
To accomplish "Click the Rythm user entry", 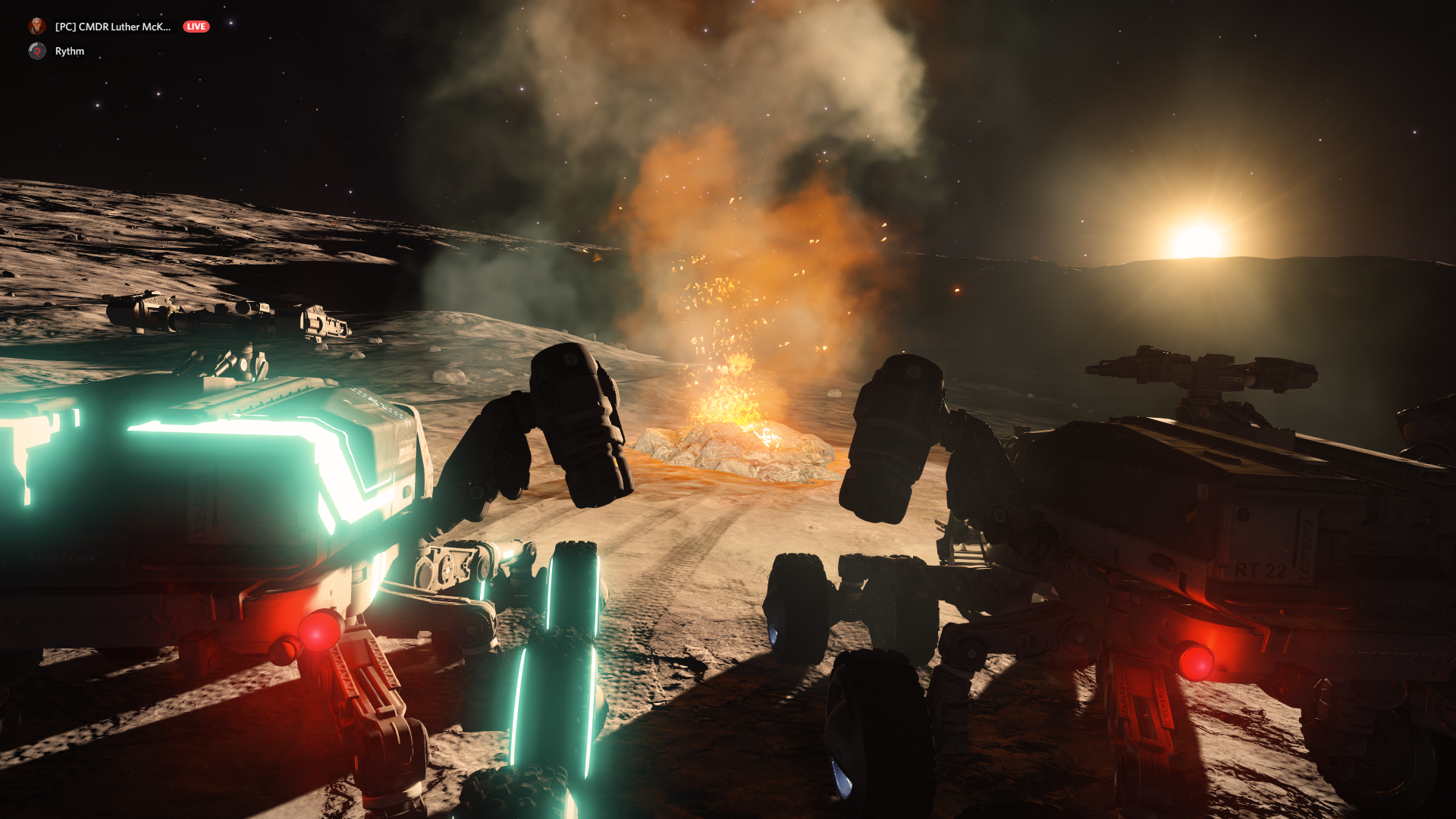I will (69, 51).
